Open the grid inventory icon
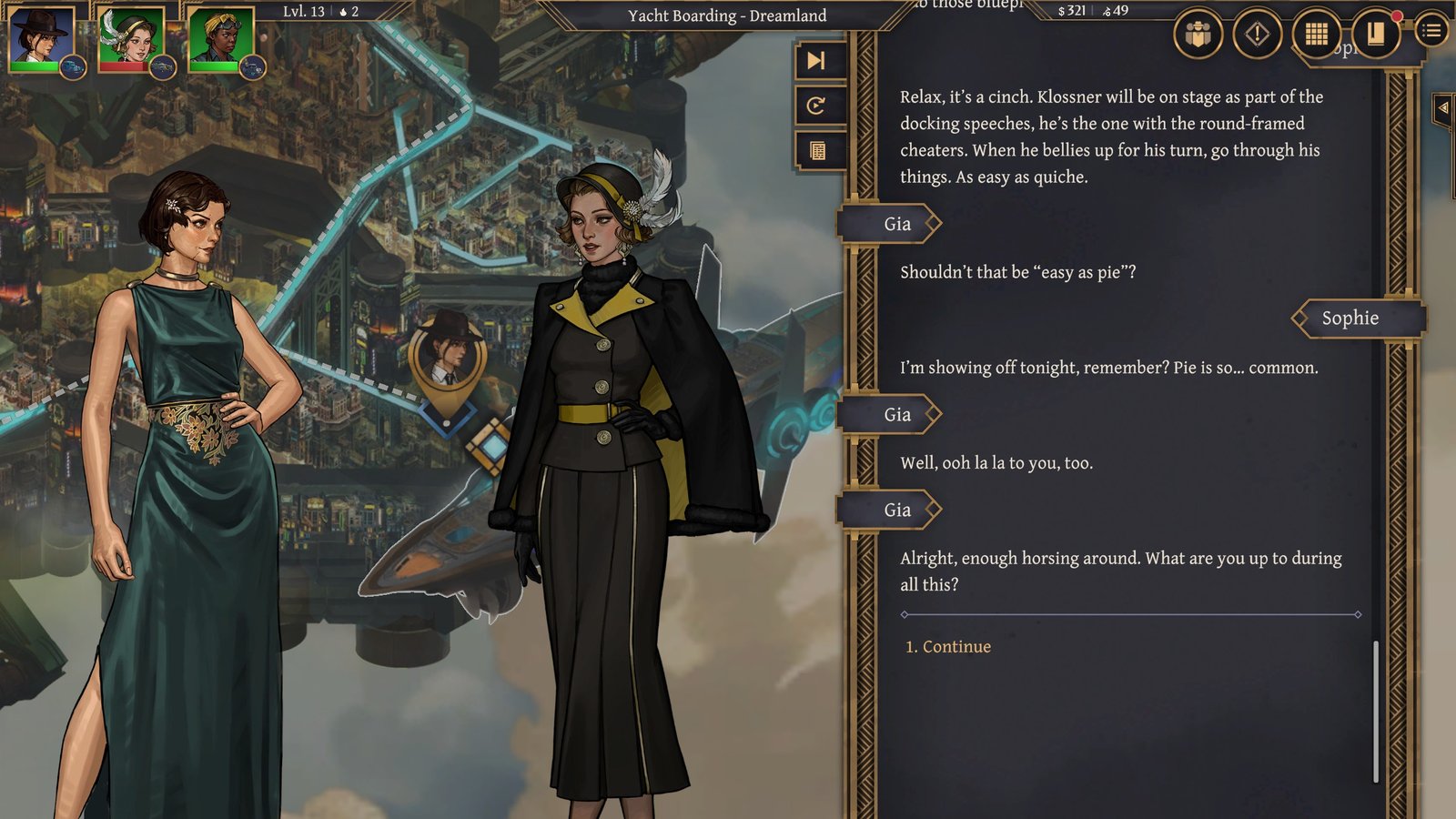This screenshot has width=1456, height=819. tap(1316, 35)
